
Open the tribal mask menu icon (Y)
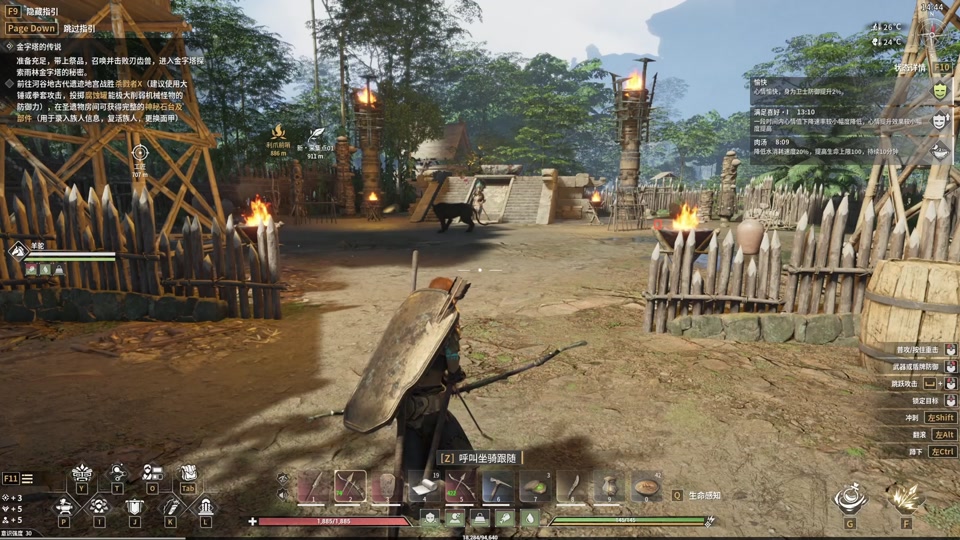pos(82,474)
